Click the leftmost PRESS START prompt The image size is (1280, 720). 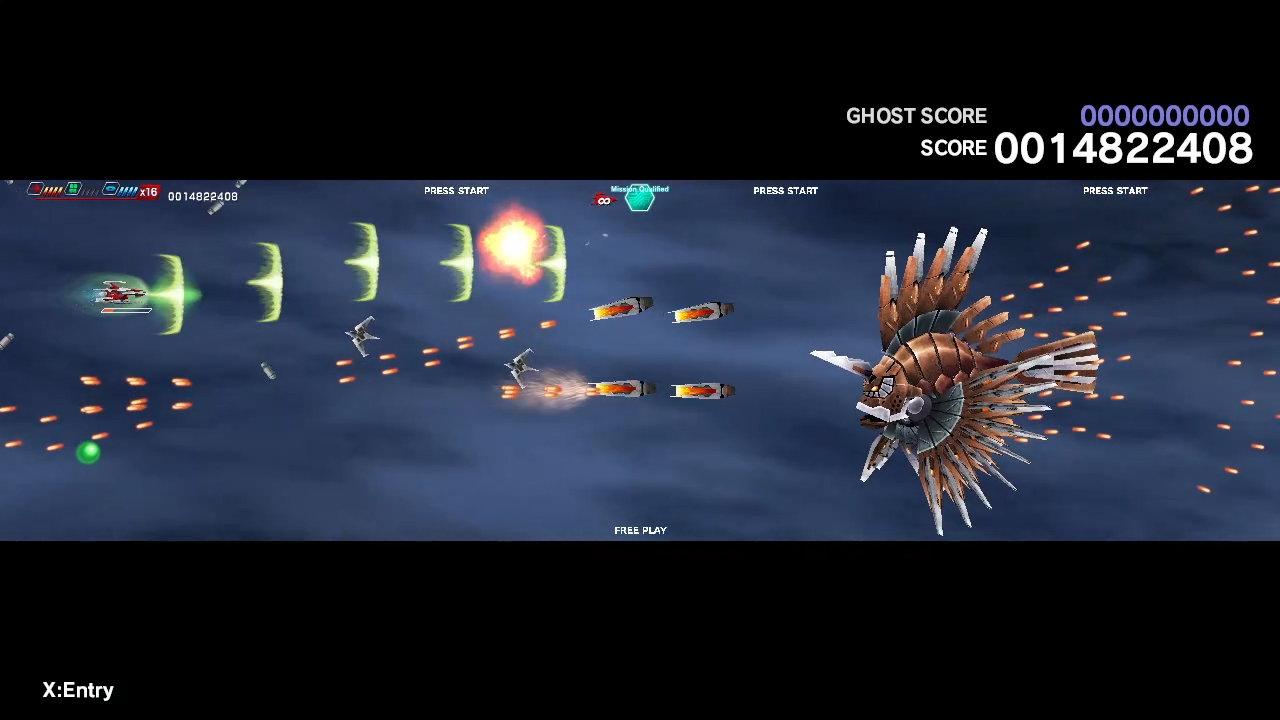click(456, 190)
